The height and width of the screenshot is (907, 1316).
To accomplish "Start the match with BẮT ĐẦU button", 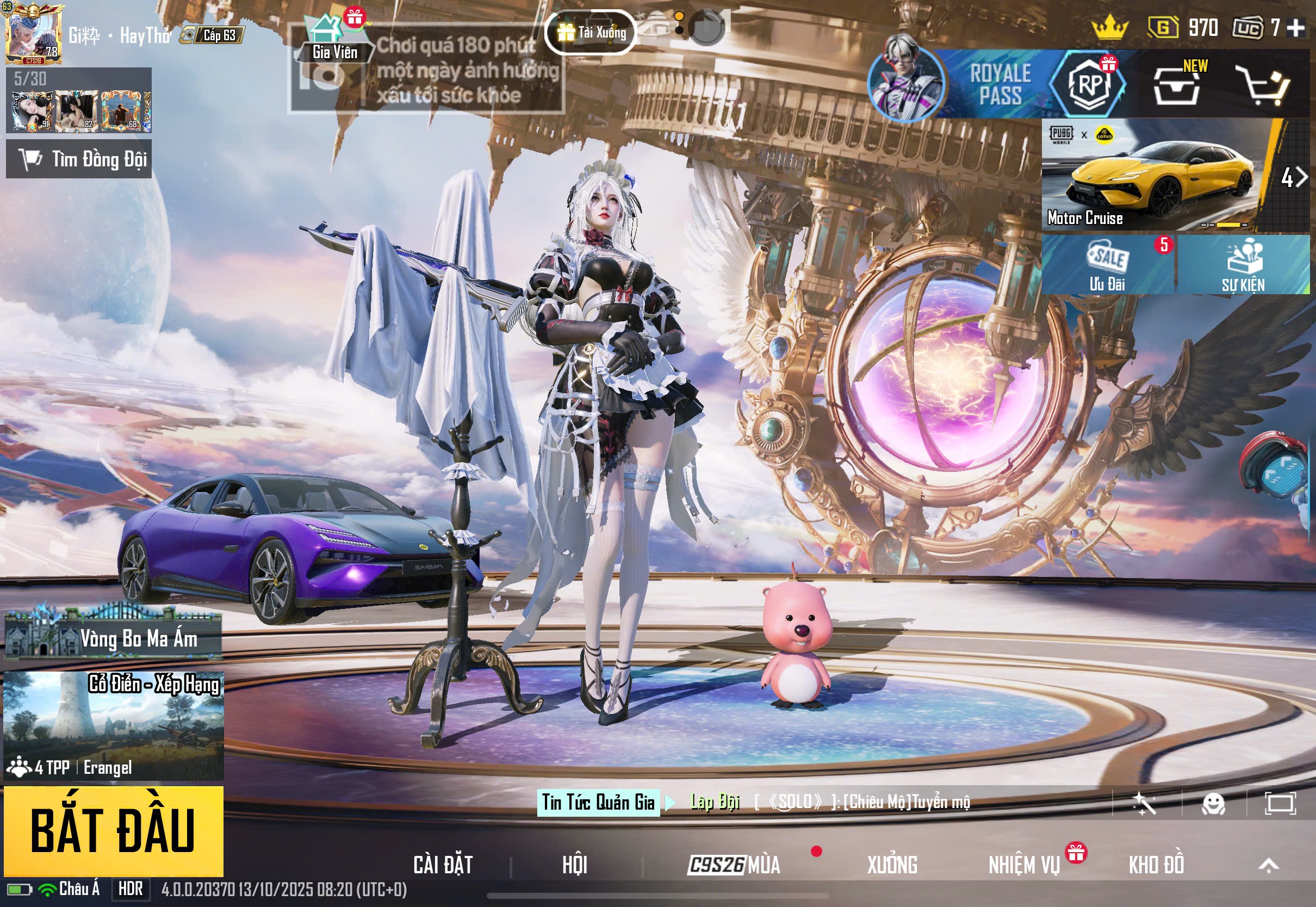I will click(x=113, y=830).
